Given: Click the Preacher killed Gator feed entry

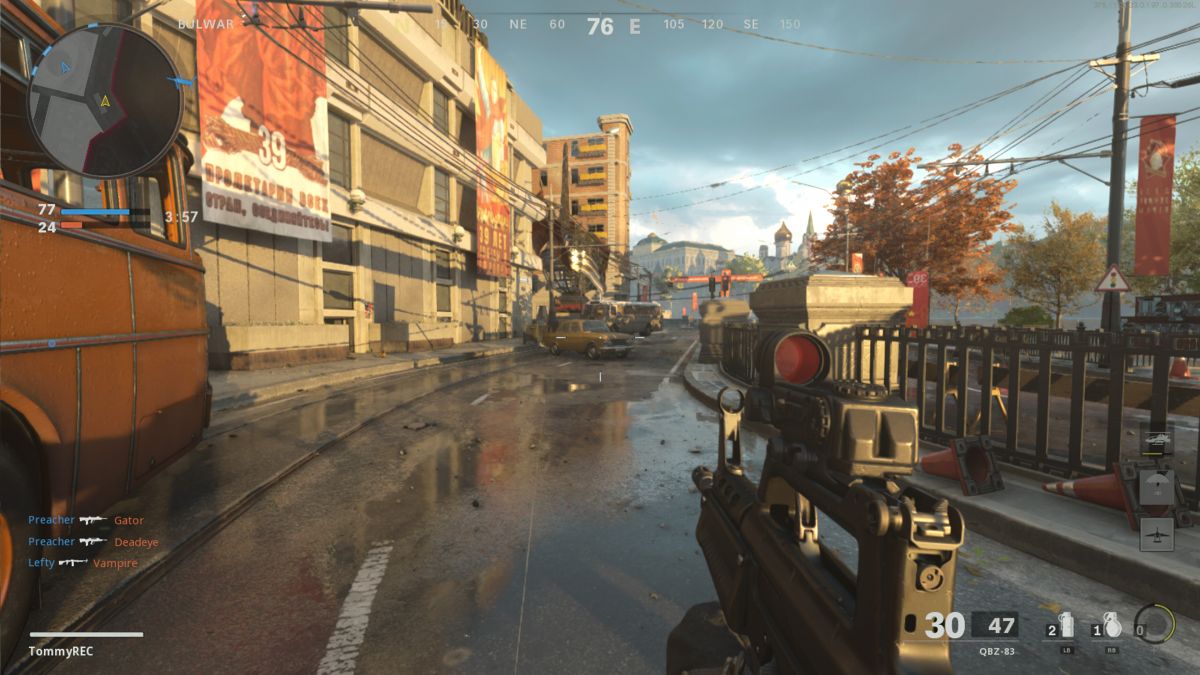Looking at the screenshot, I should [x=86, y=520].
